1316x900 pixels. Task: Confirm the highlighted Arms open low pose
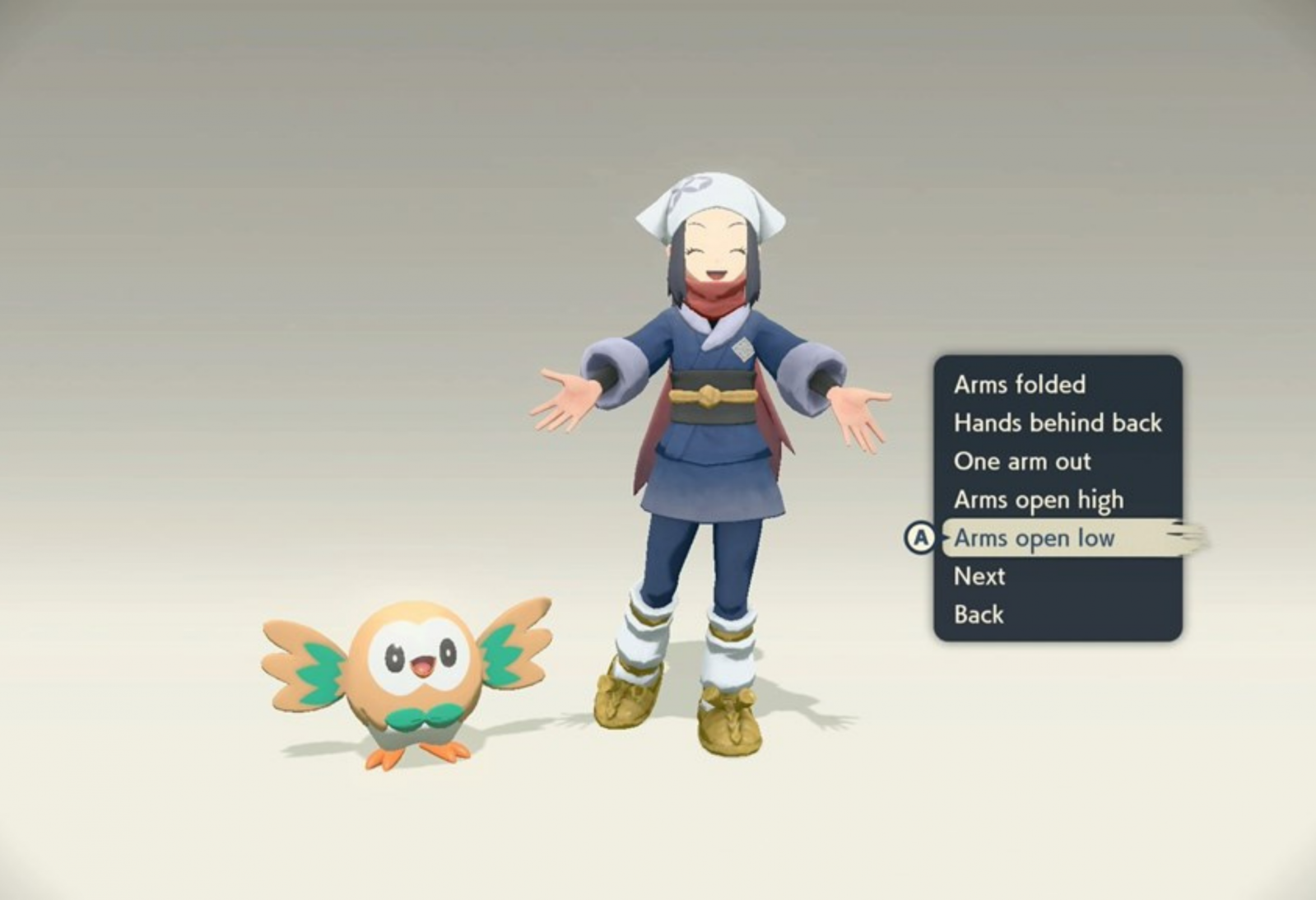(x=1034, y=539)
